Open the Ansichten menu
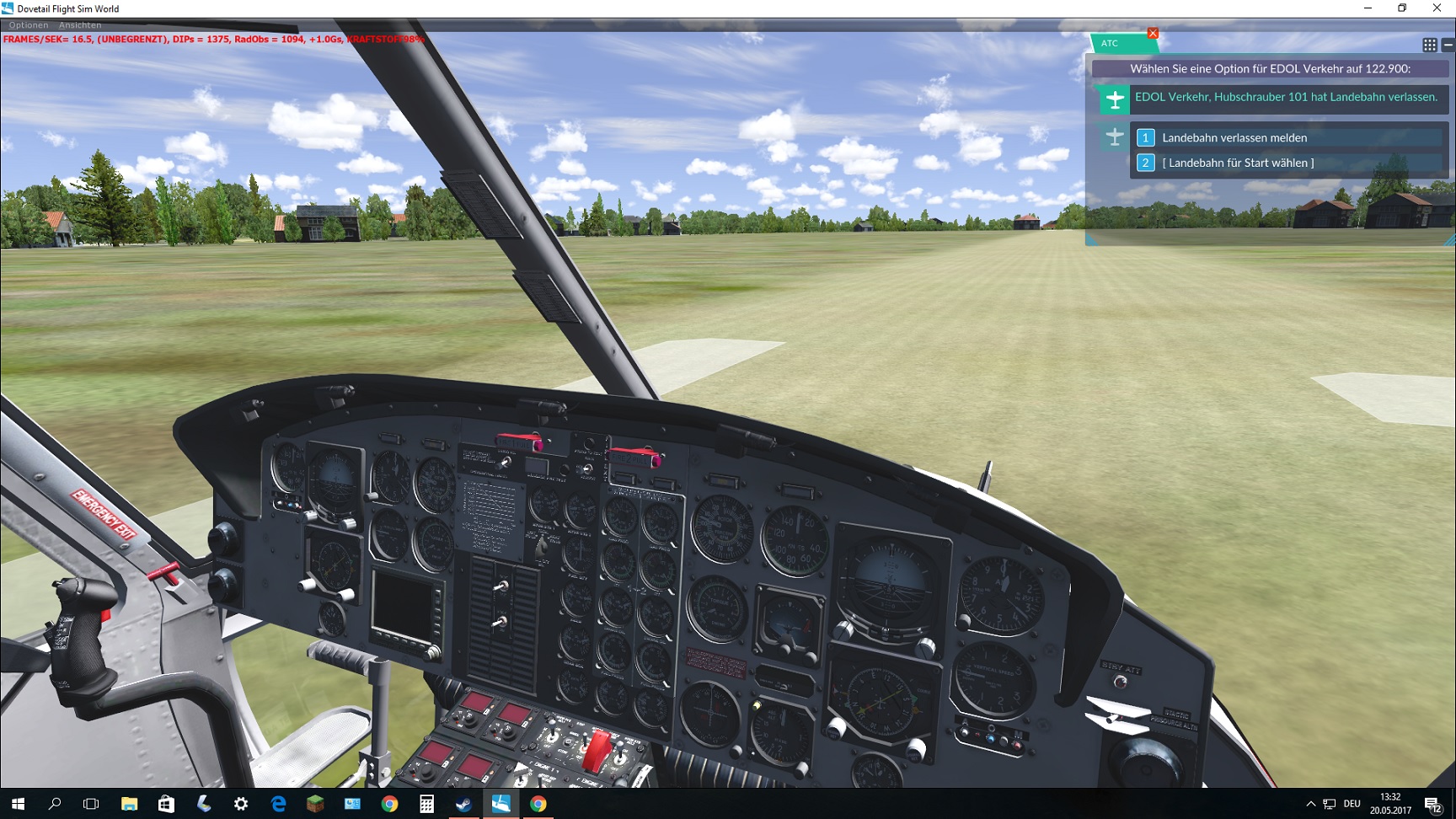The width and height of the screenshot is (1456, 819). coord(80,24)
